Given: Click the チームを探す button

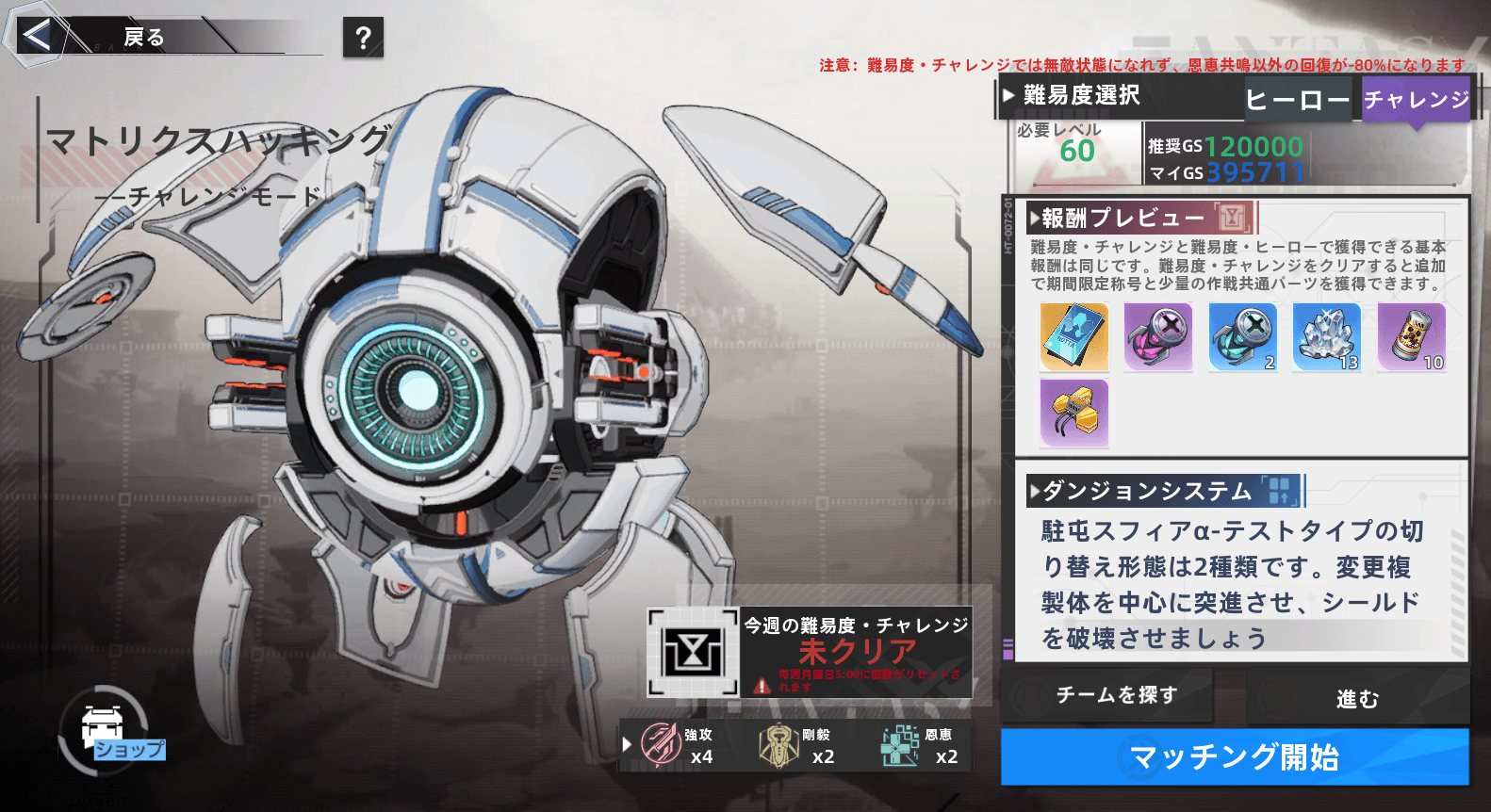Looking at the screenshot, I should [x=1116, y=695].
